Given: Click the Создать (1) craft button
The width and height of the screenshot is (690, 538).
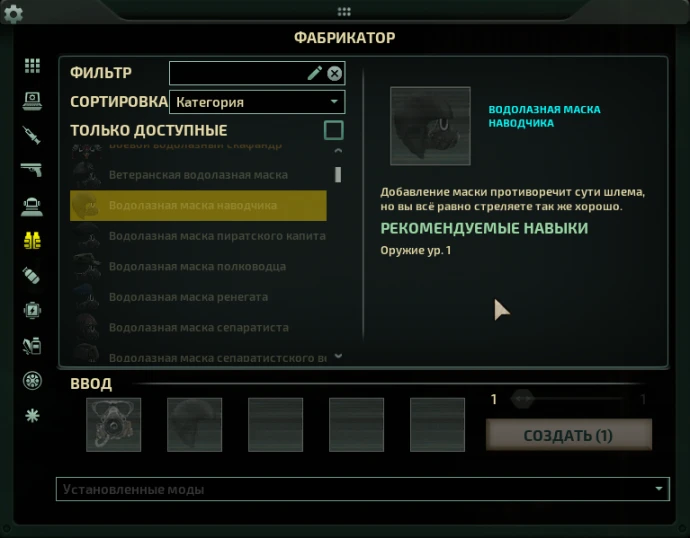Looking at the screenshot, I should (568, 435).
